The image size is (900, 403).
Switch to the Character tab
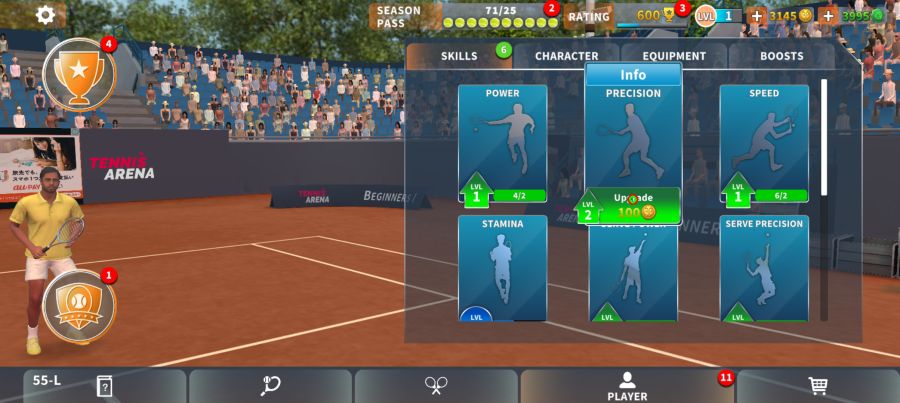tap(566, 56)
